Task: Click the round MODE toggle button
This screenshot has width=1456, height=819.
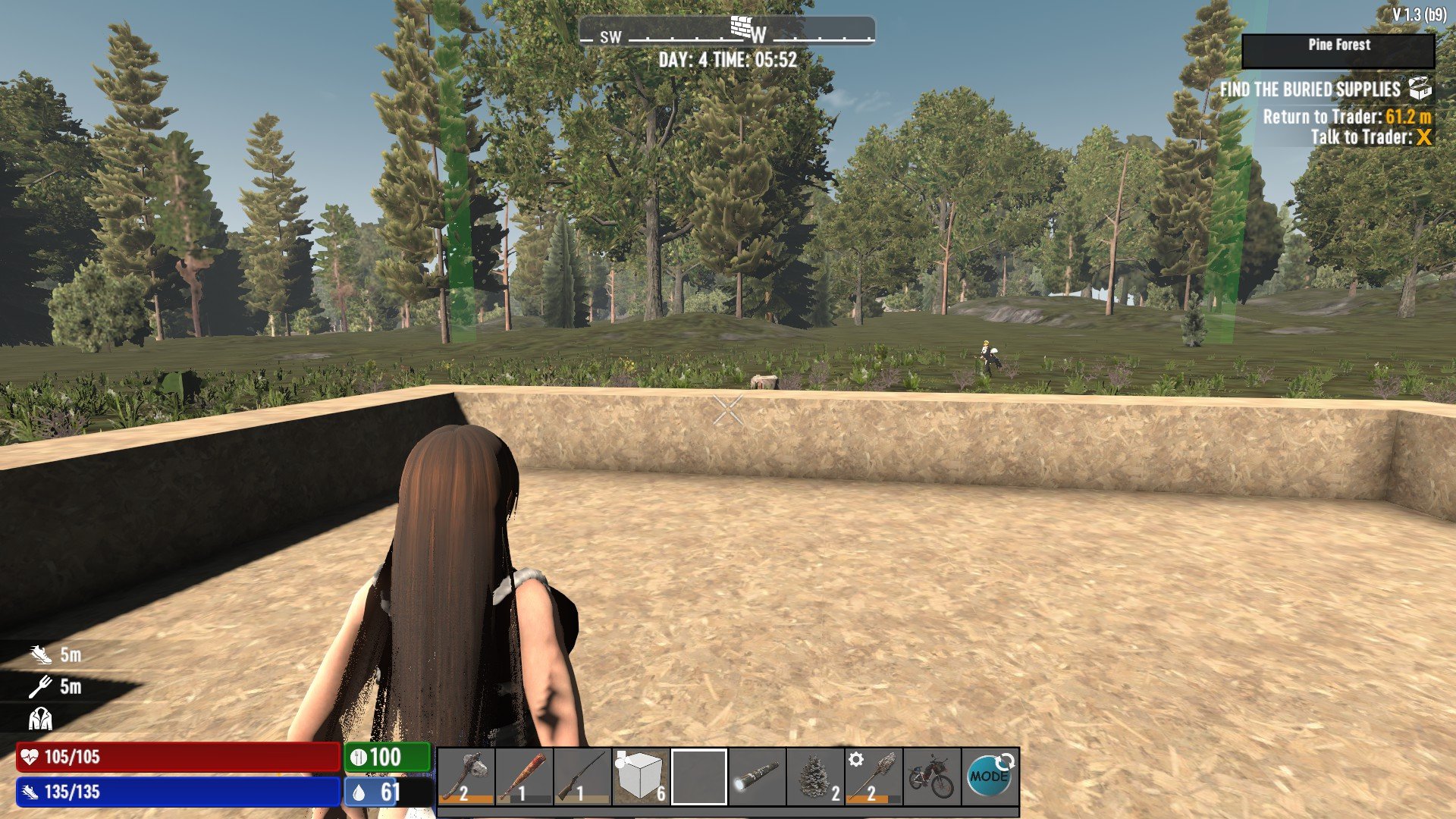Action: (x=990, y=777)
